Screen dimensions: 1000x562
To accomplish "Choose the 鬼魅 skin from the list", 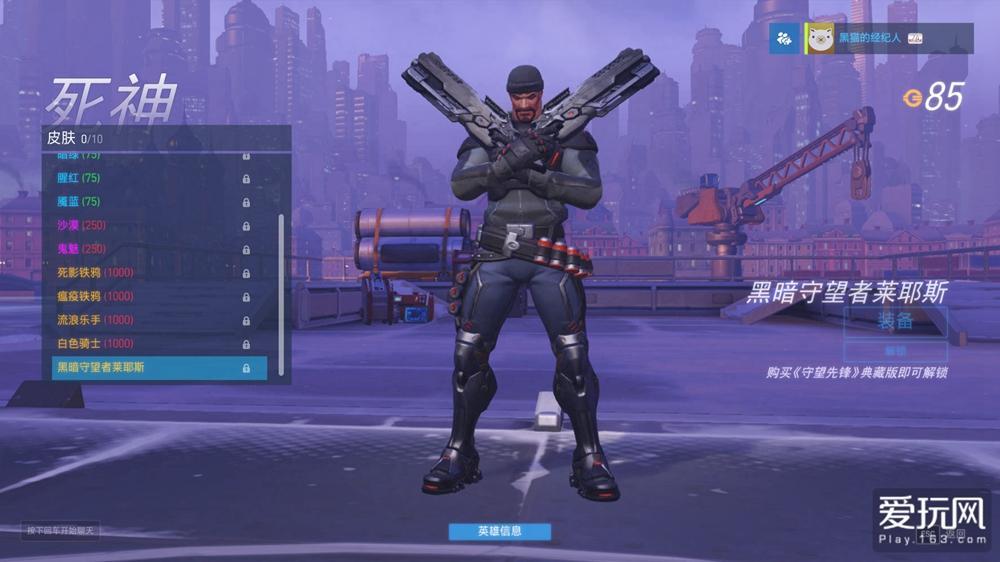I will (150, 249).
